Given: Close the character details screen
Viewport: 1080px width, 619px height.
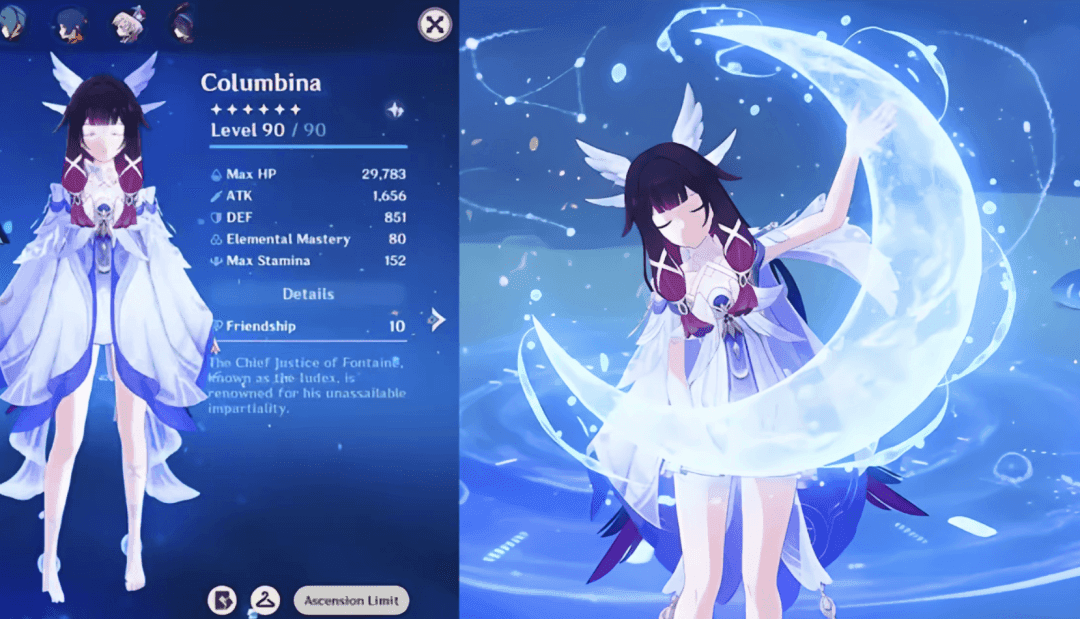Looking at the screenshot, I should [434, 25].
